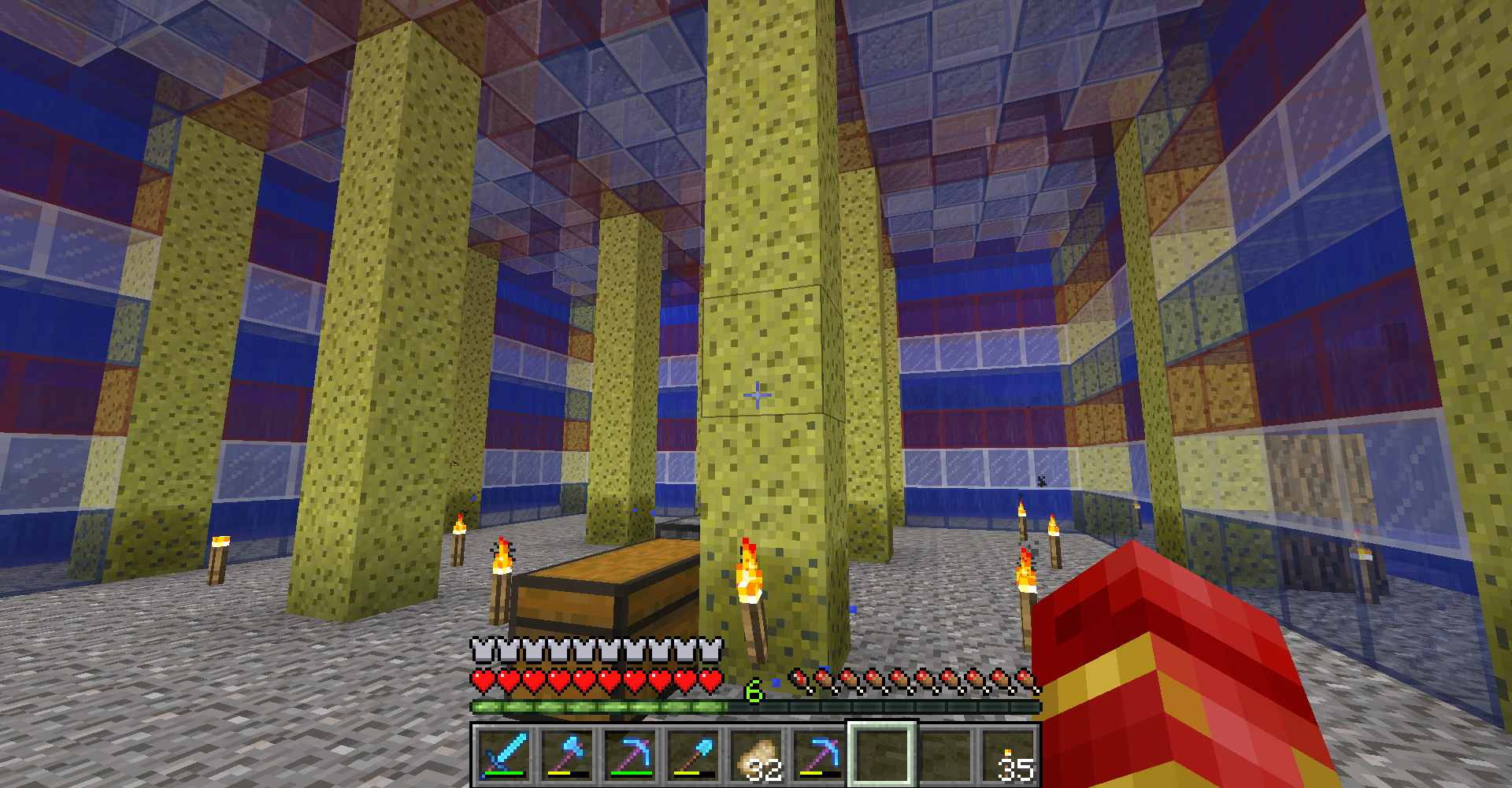Pick the bread stack of 32
This screenshot has width=1512, height=788.
click(756, 754)
